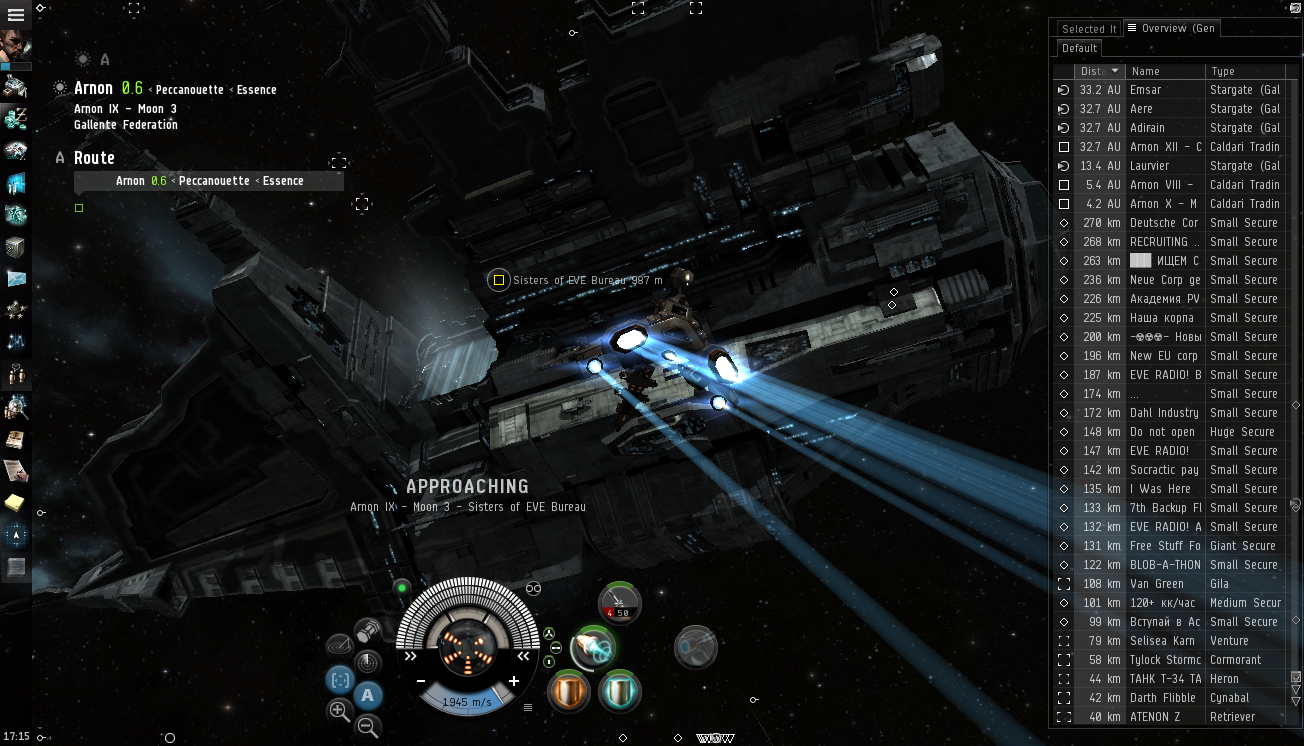Click the zoom in magnifier icon
This screenshot has height=746, width=1304.
[x=339, y=710]
